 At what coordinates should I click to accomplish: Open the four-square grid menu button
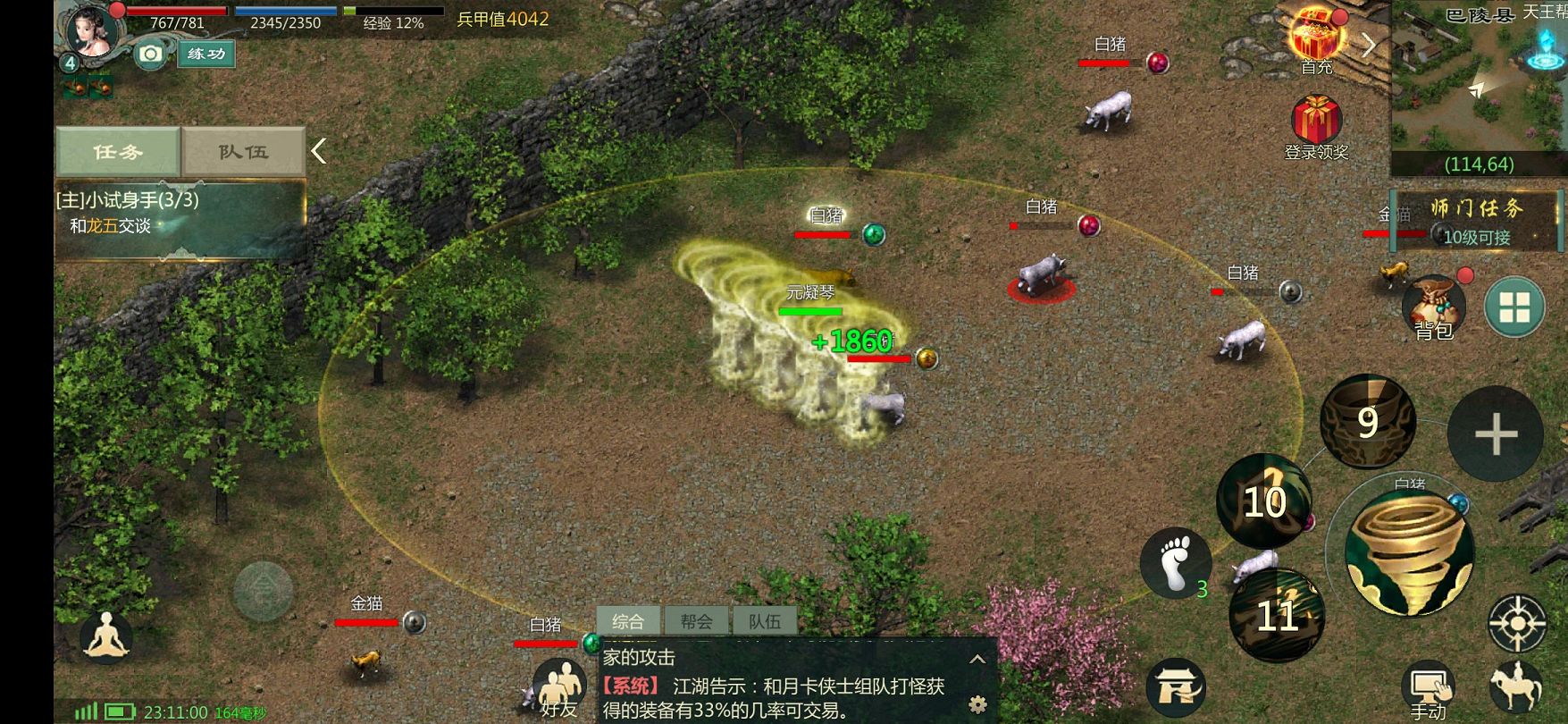[x=1514, y=307]
